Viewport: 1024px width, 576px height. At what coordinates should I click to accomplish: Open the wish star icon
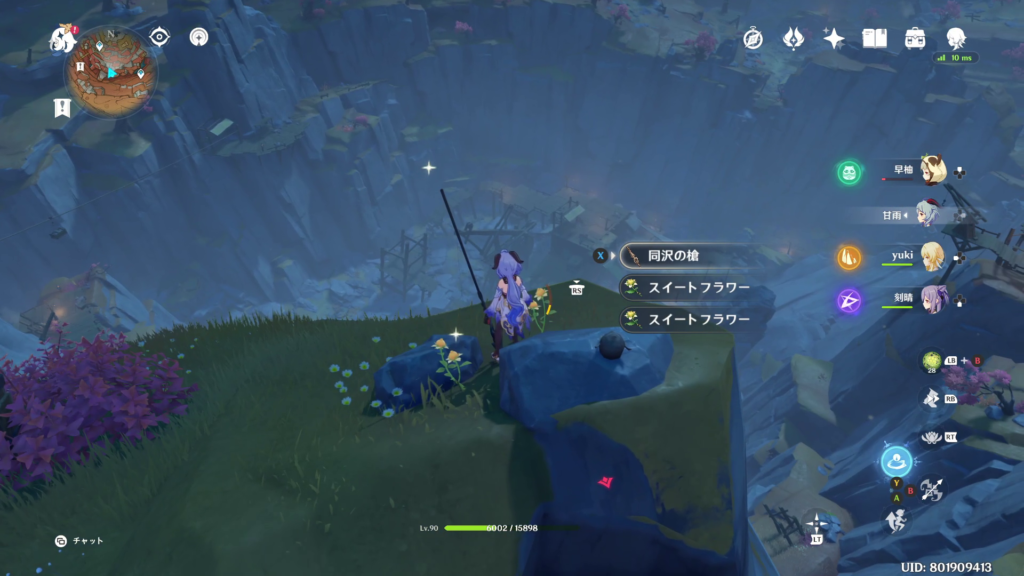pos(834,39)
